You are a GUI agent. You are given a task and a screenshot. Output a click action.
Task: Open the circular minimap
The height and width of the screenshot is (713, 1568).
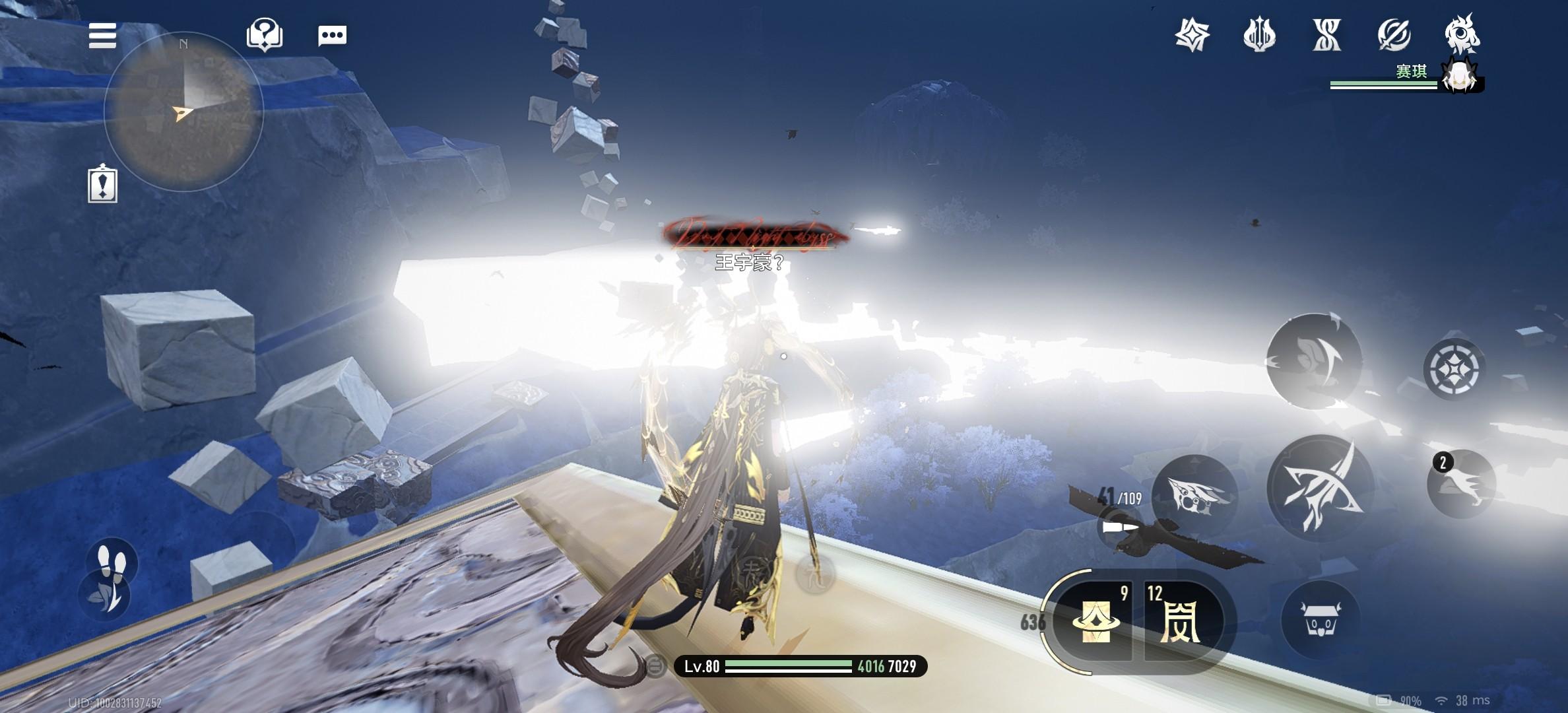point(183,112)
